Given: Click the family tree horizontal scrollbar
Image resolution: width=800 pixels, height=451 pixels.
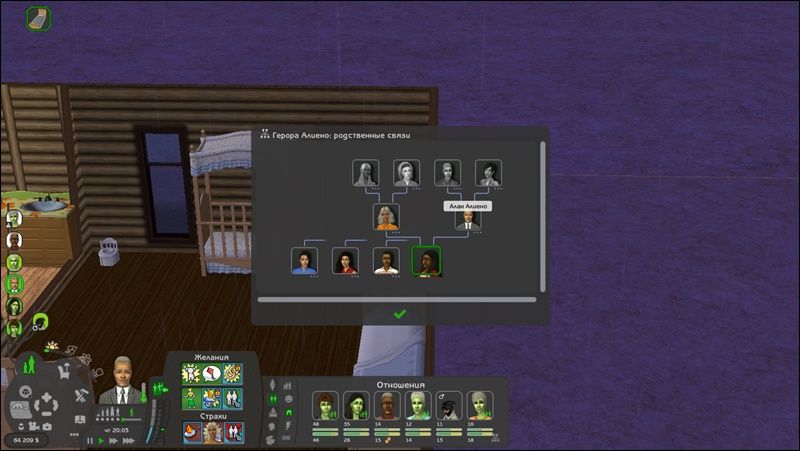Looking at the screenshot, I should tap(396, 298).
